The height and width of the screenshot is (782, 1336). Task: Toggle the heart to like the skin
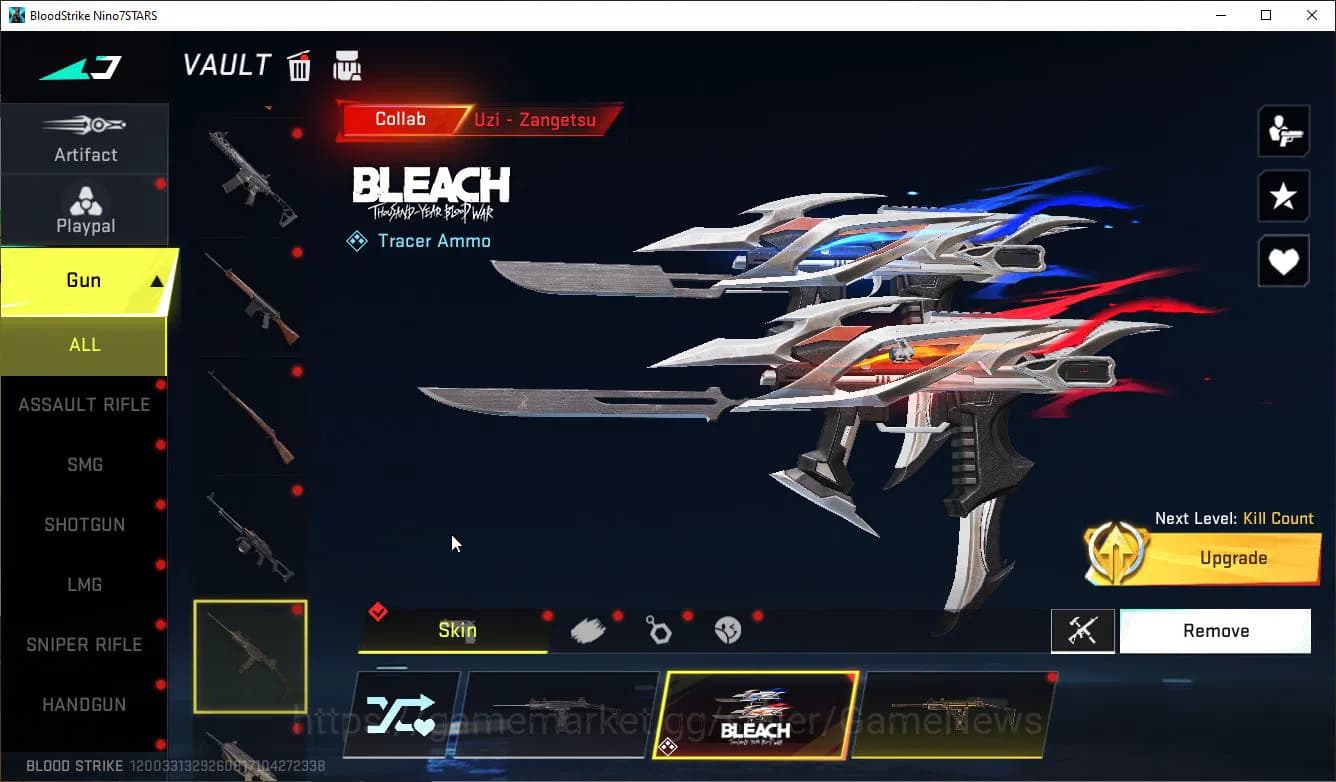[1283, 261]
